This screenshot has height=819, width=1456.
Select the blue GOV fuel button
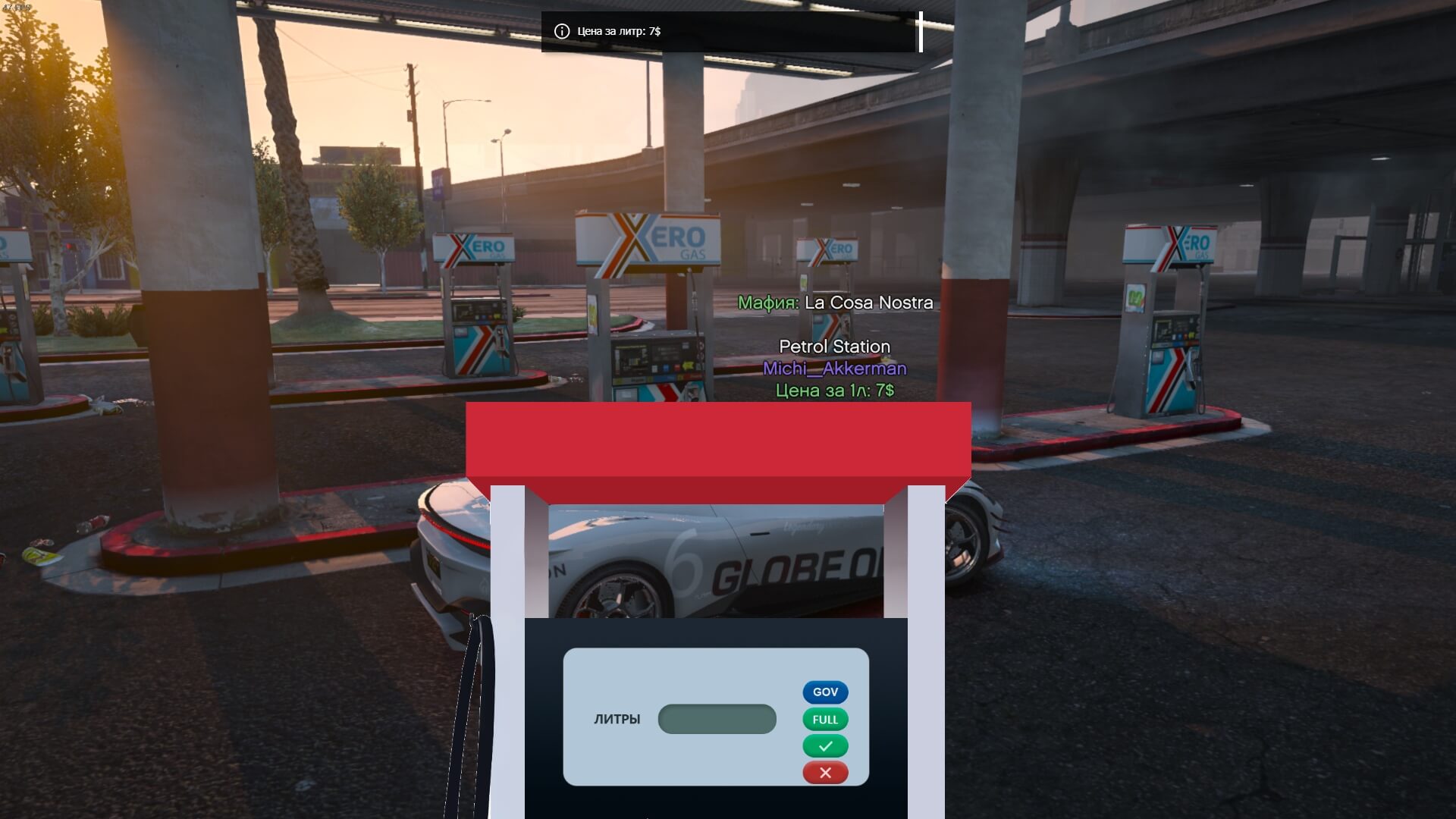[x=825, y=692]
